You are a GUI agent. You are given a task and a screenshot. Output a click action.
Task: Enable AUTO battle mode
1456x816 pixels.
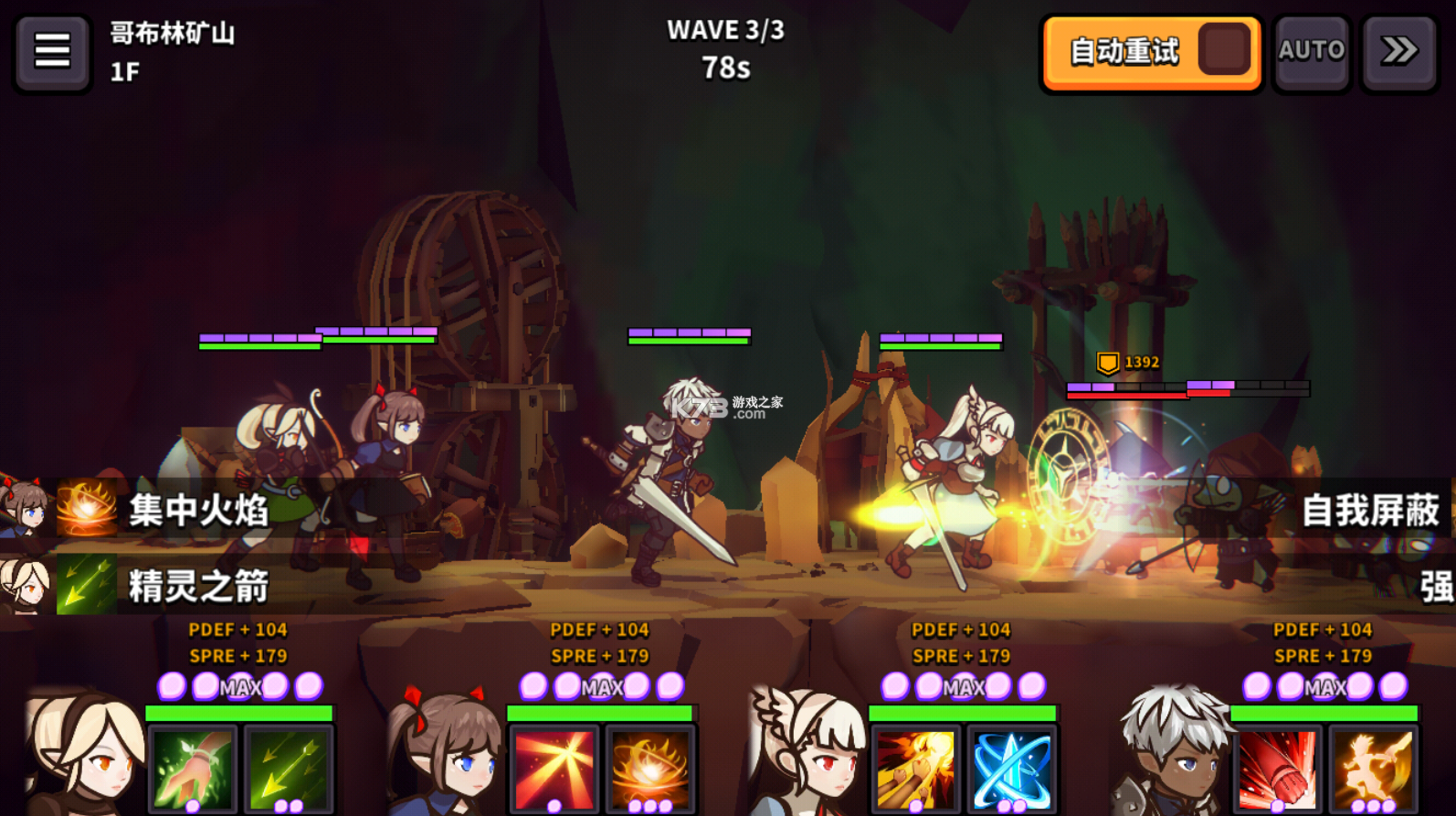point(1311,51)
